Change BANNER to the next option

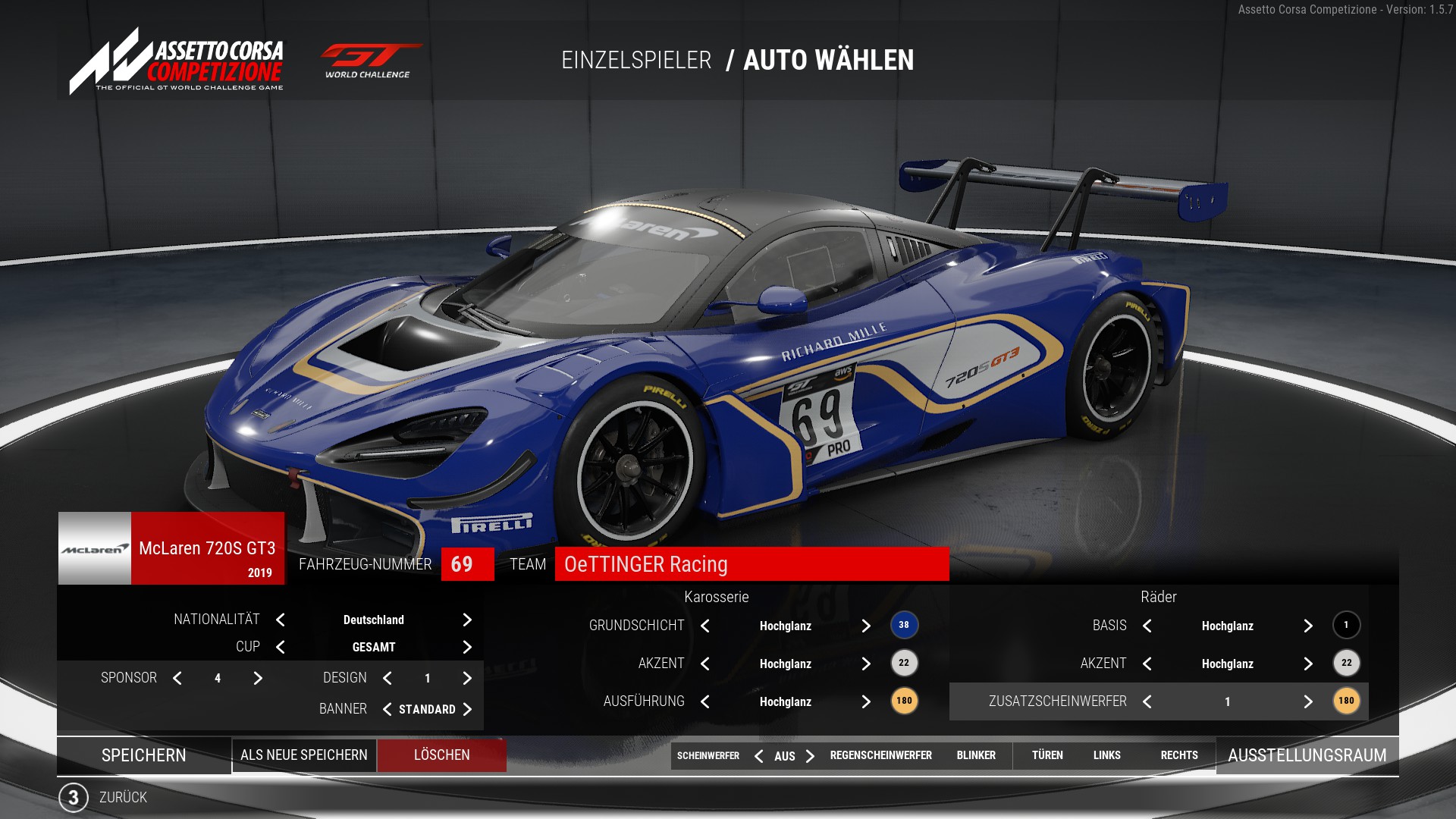tap(467, 709)
